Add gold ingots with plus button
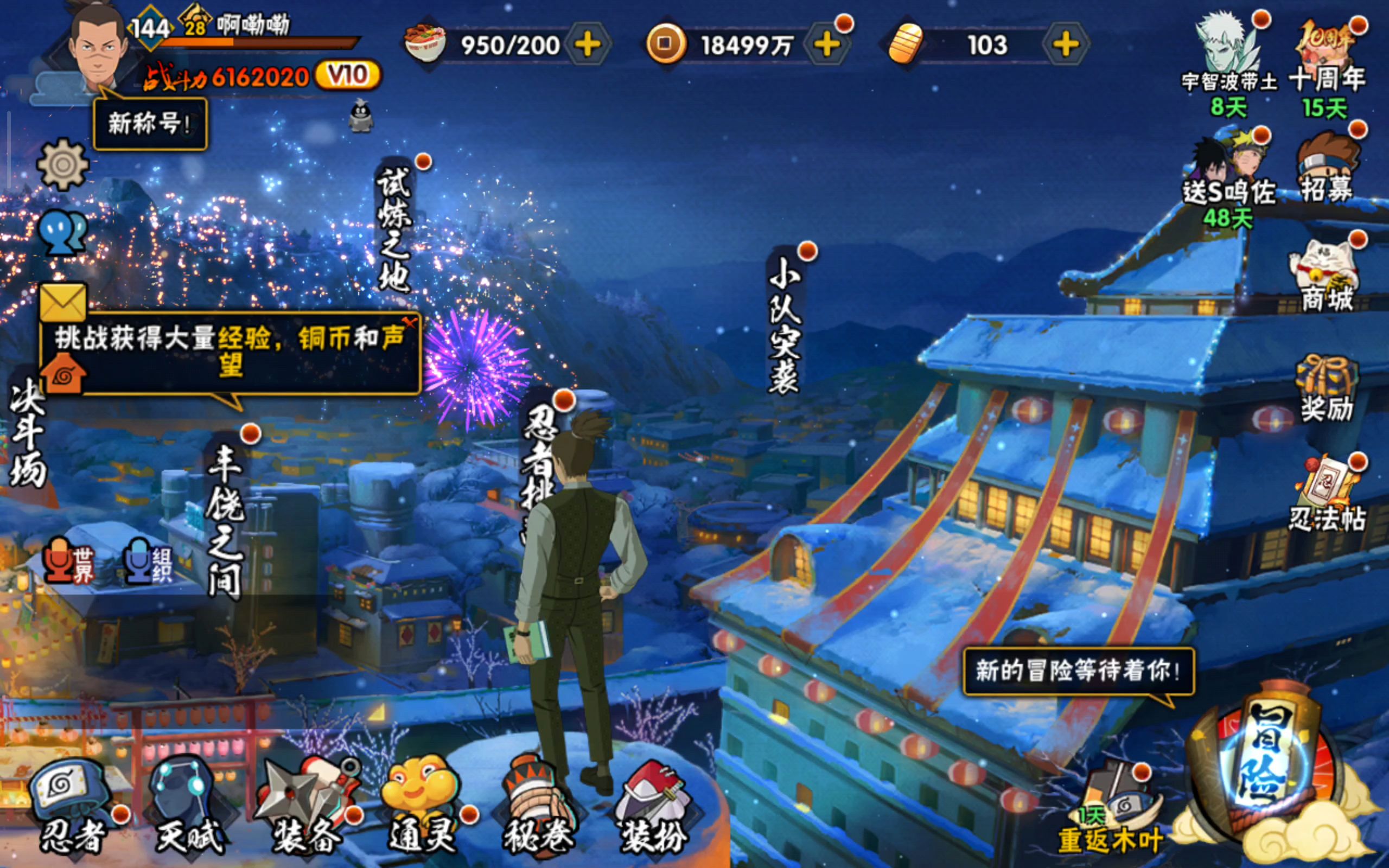Screen dimensions: 1389x868 [1065, 45]
